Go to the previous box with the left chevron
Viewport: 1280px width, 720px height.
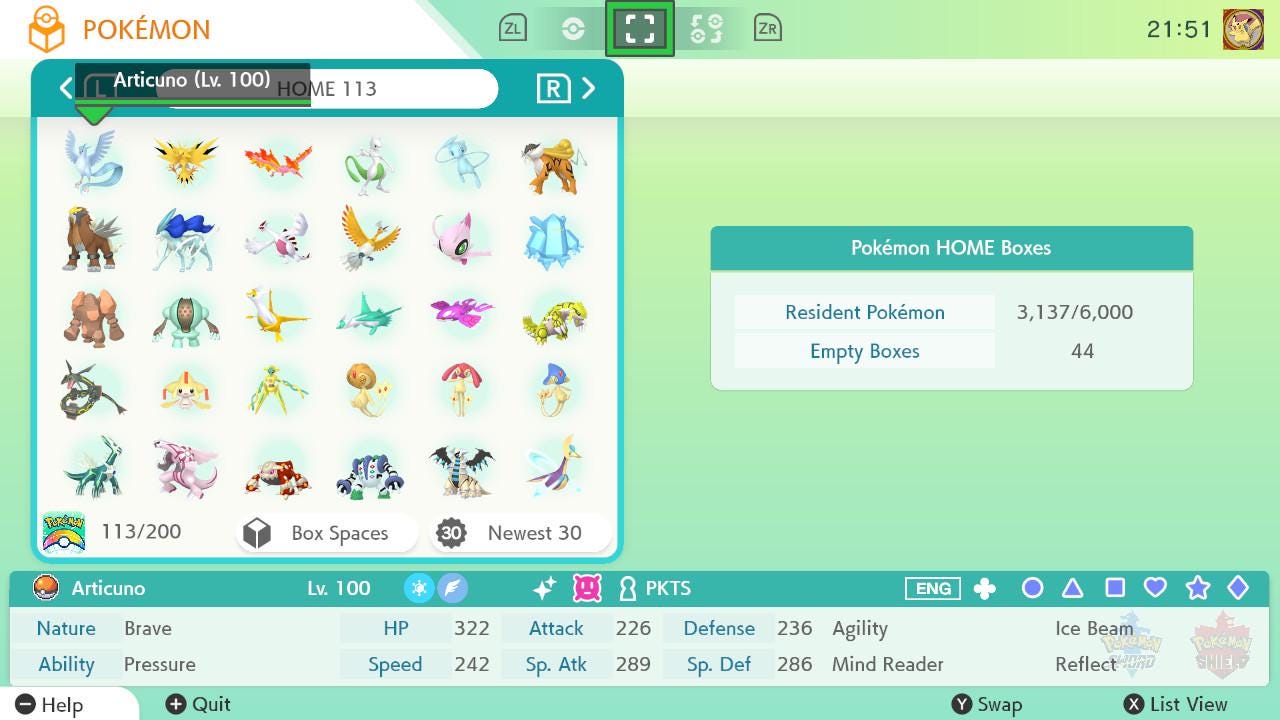coord(66,88)
